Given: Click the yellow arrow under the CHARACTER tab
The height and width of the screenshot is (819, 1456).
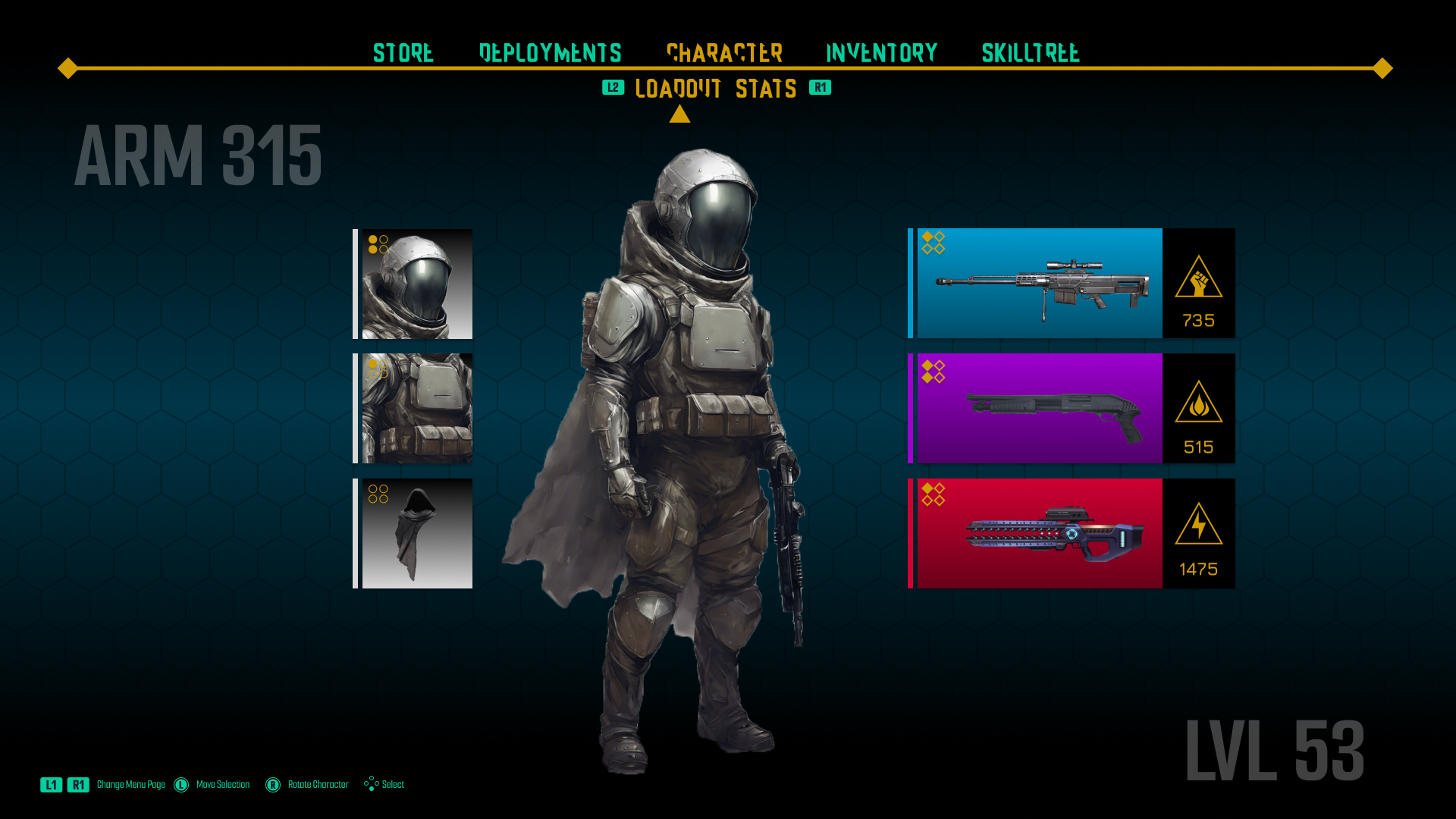Looking at the screenshot, I should (x=680, y=113).
